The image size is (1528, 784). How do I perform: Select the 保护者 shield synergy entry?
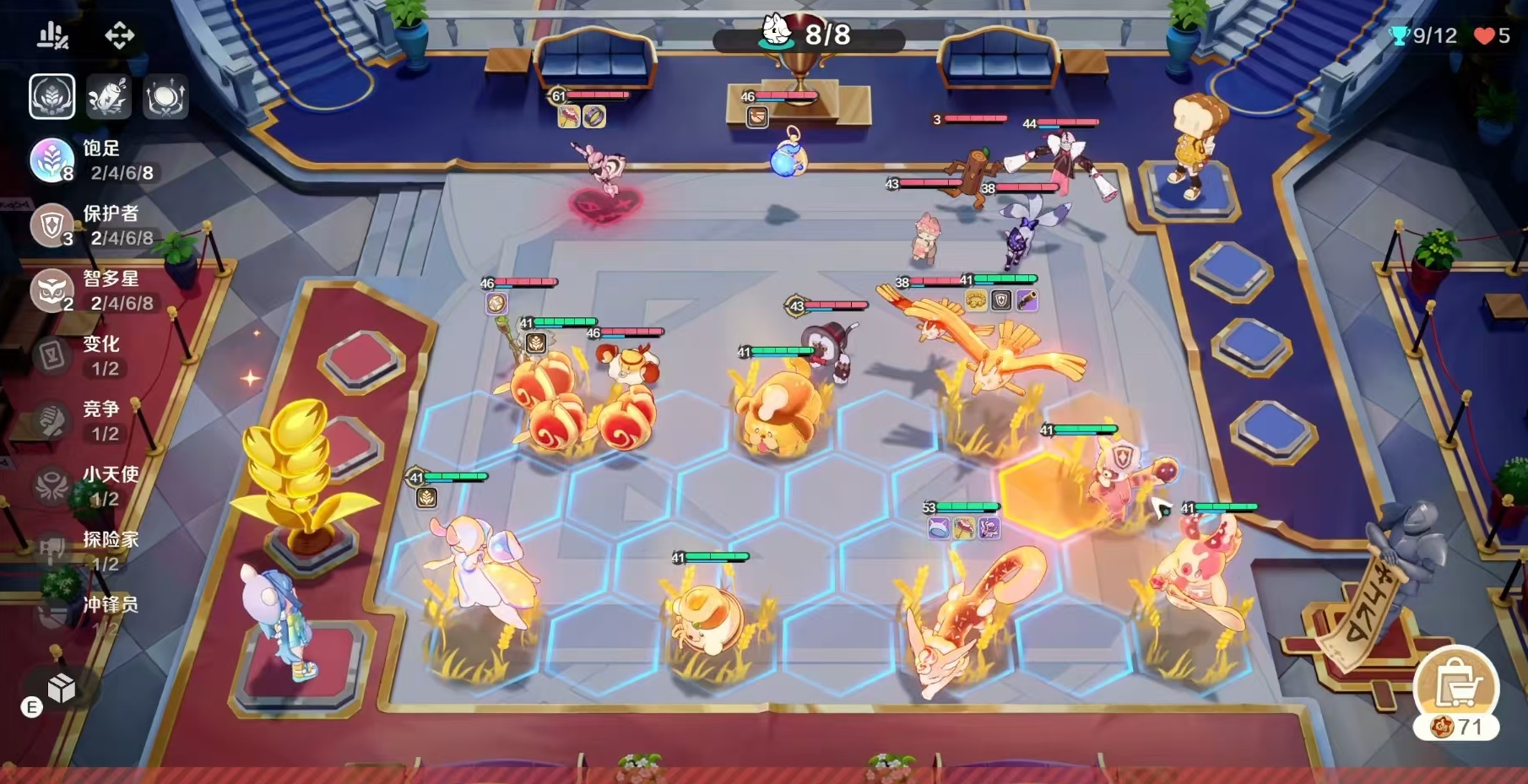tap(93, 225)
